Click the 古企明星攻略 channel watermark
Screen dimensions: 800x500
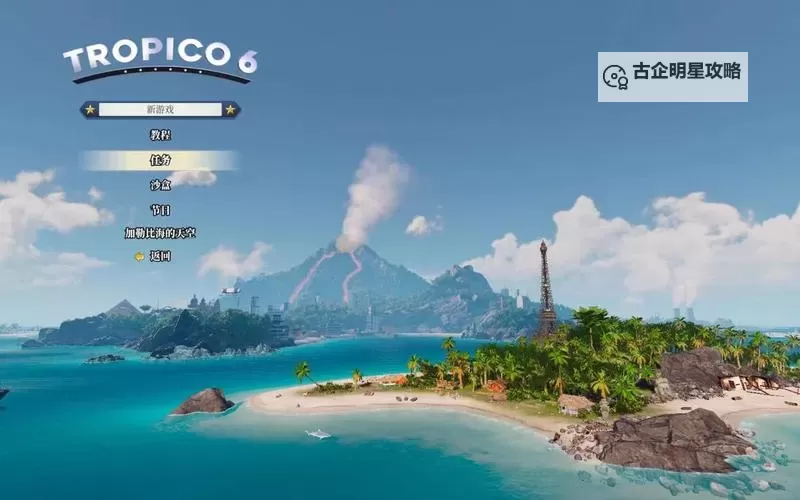pos(672,76)
